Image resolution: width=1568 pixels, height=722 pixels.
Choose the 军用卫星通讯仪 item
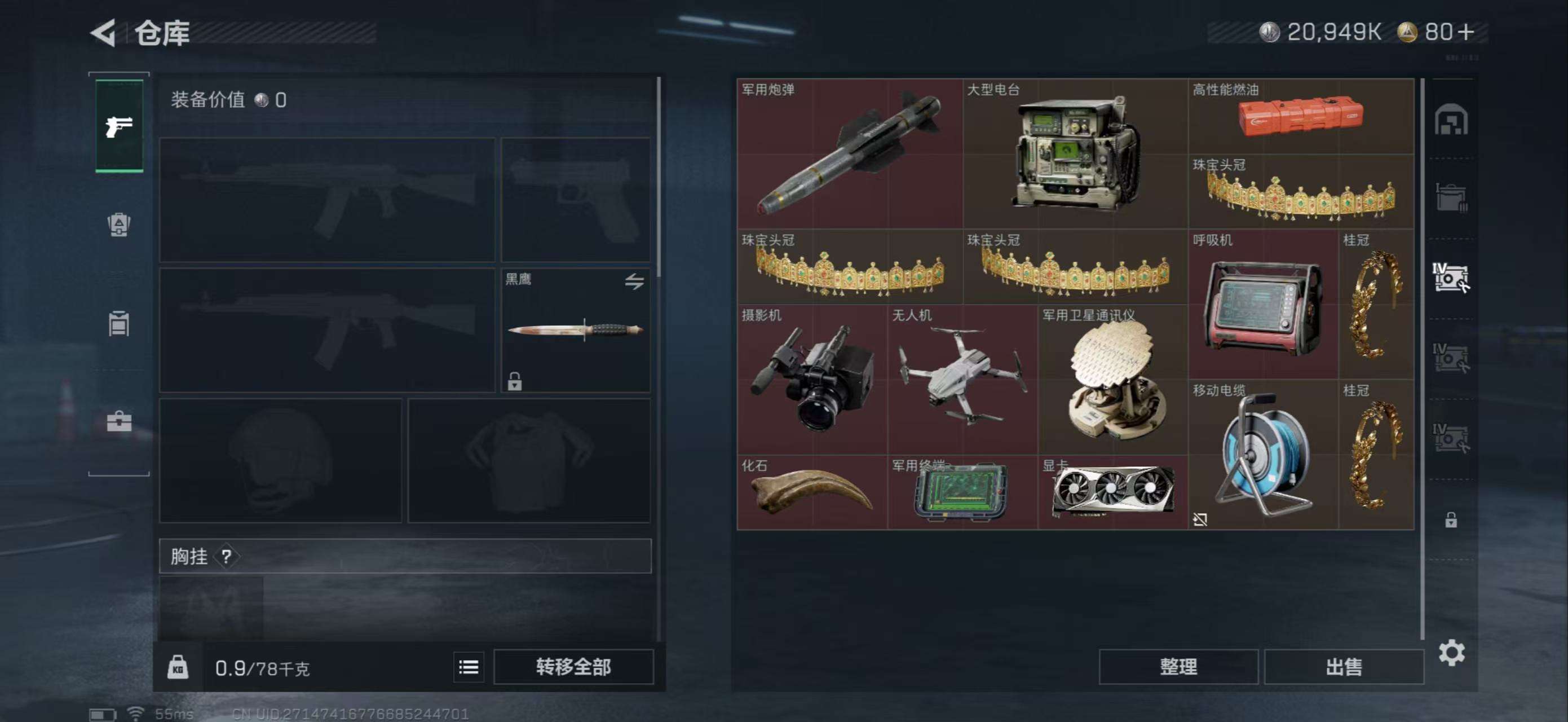1112,379
